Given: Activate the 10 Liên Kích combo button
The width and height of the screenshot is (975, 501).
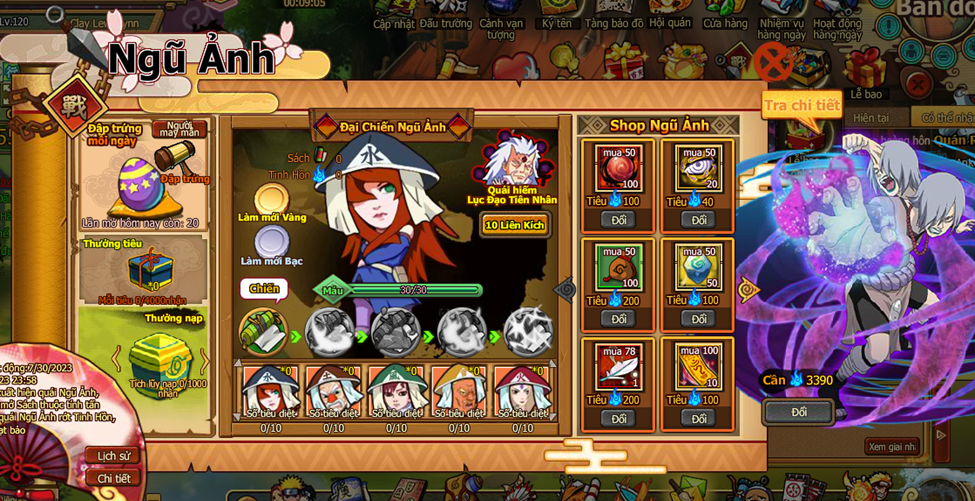Looking at the screenshot, I should (x=515, y=225).
